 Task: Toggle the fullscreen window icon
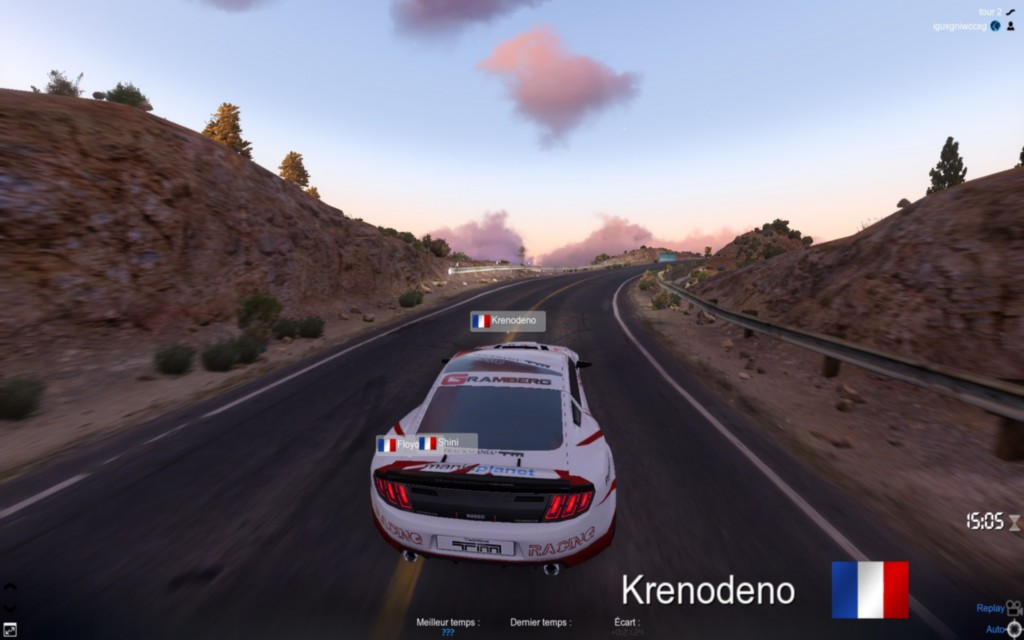pos(10,629)
